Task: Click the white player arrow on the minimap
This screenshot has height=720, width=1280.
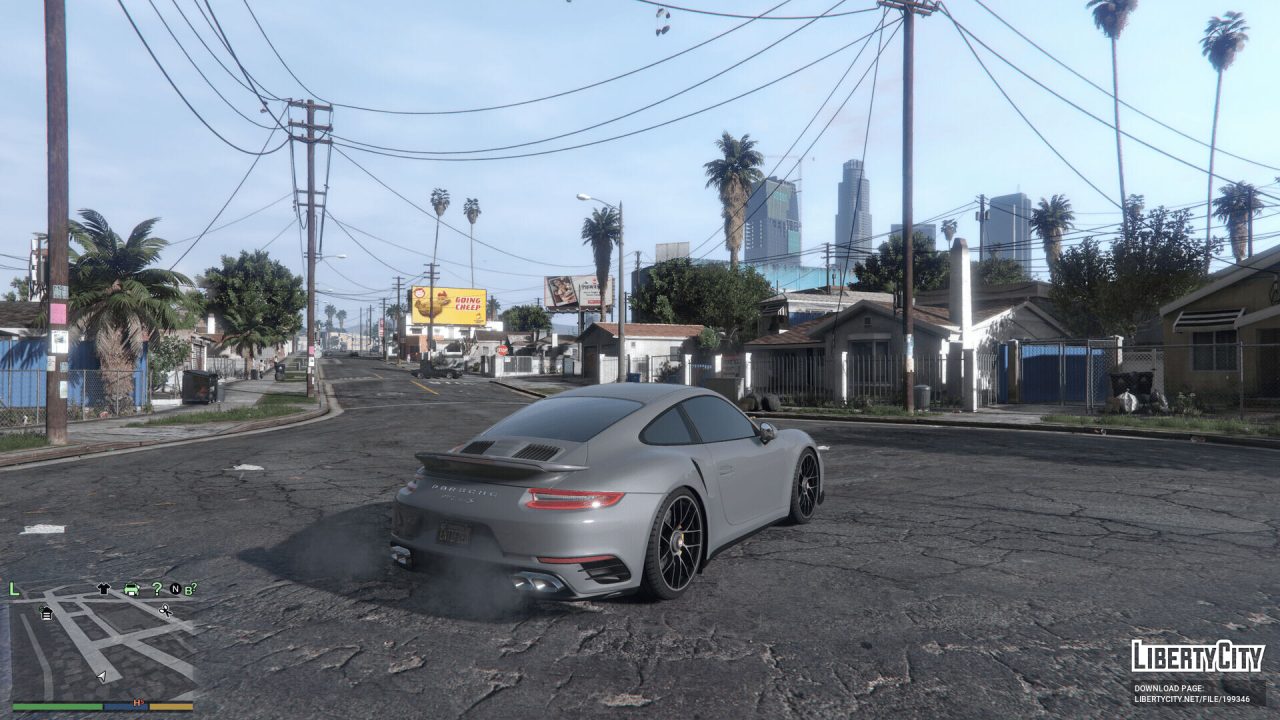Action: [101, 676]
